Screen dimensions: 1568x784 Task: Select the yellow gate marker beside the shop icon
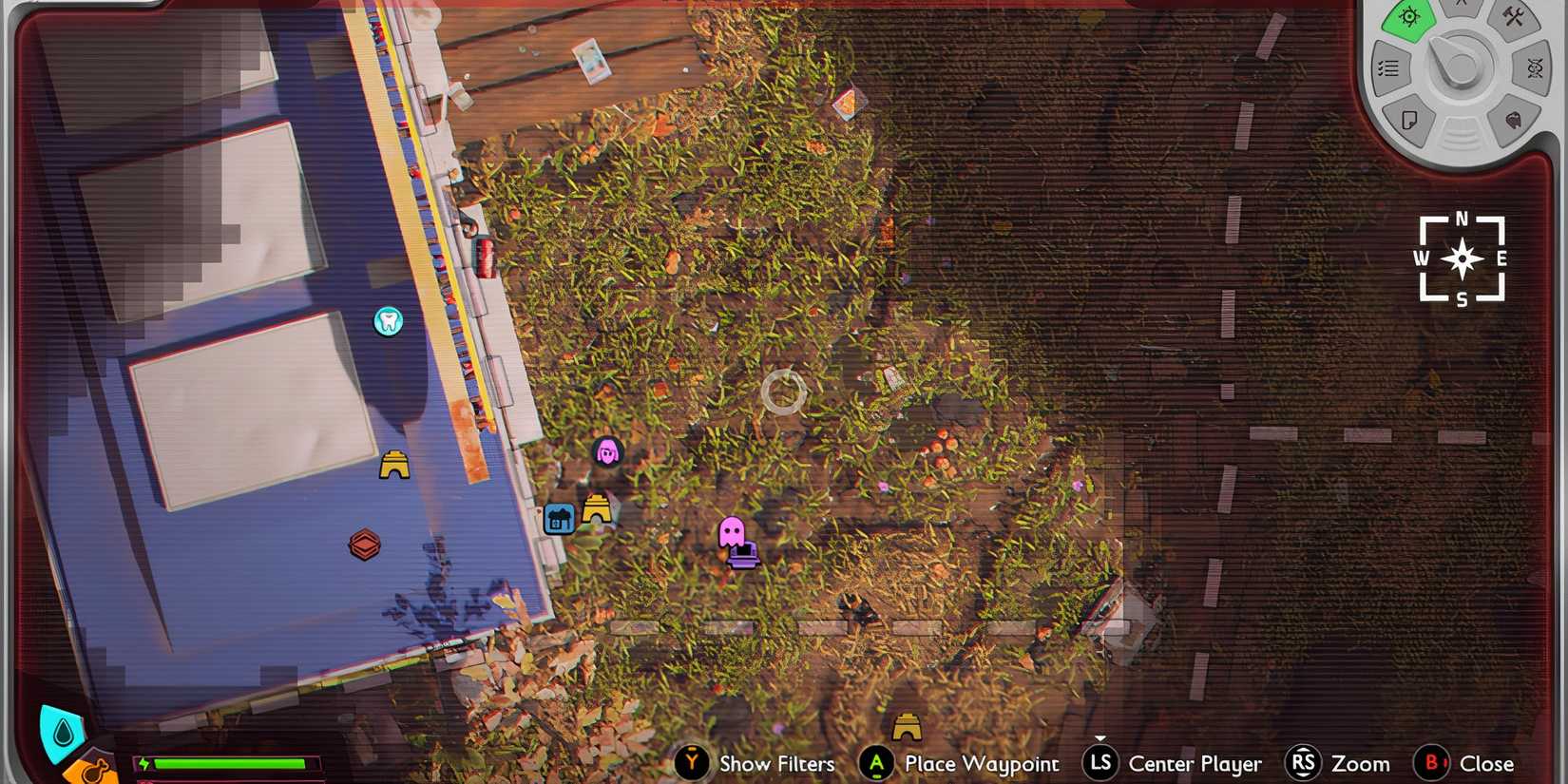(x=598, y=509)
